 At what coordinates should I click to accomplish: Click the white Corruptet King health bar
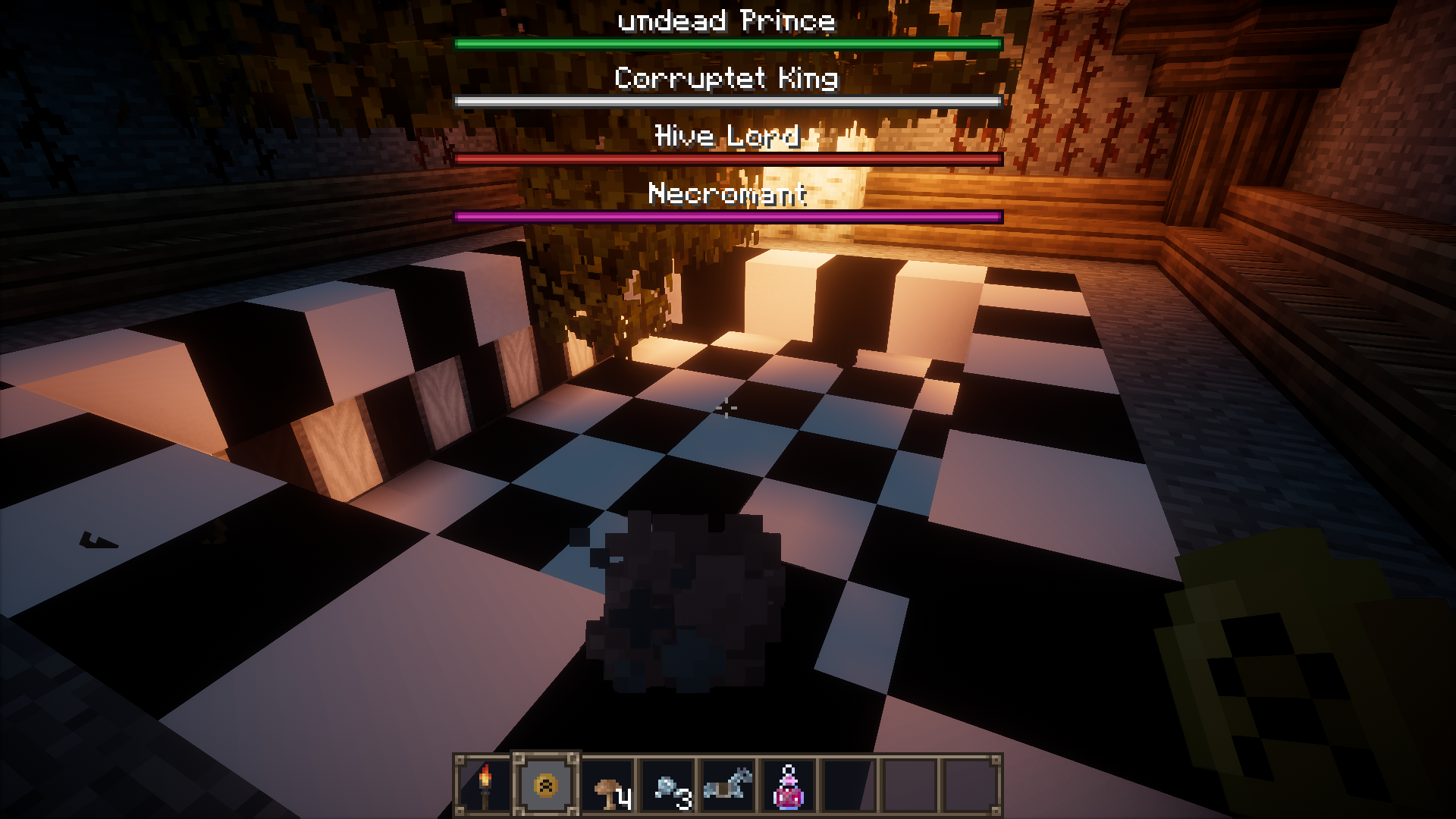coord(726,99)
